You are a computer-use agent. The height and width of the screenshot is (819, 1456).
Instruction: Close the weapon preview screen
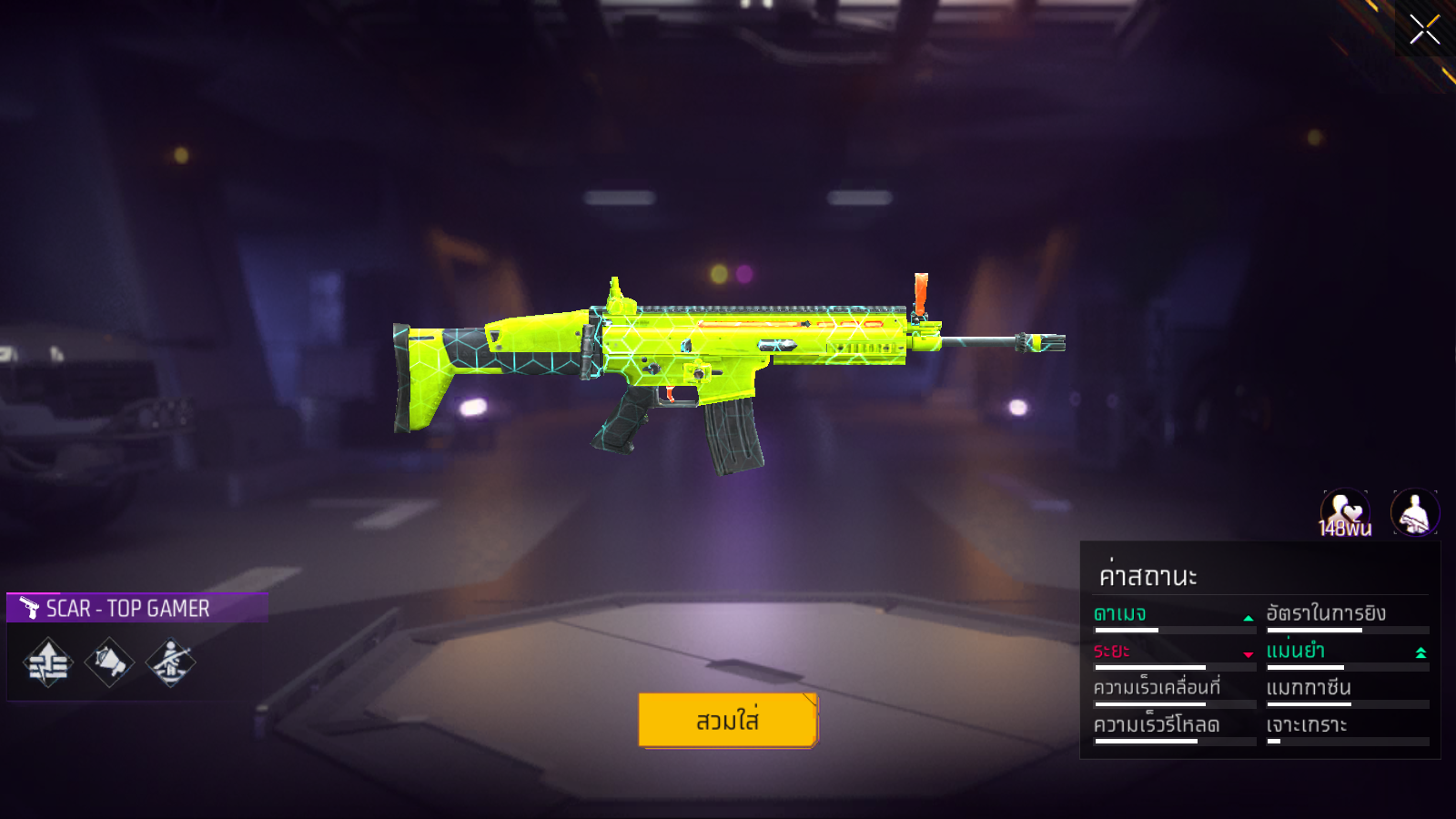[x=1424, y=29]
